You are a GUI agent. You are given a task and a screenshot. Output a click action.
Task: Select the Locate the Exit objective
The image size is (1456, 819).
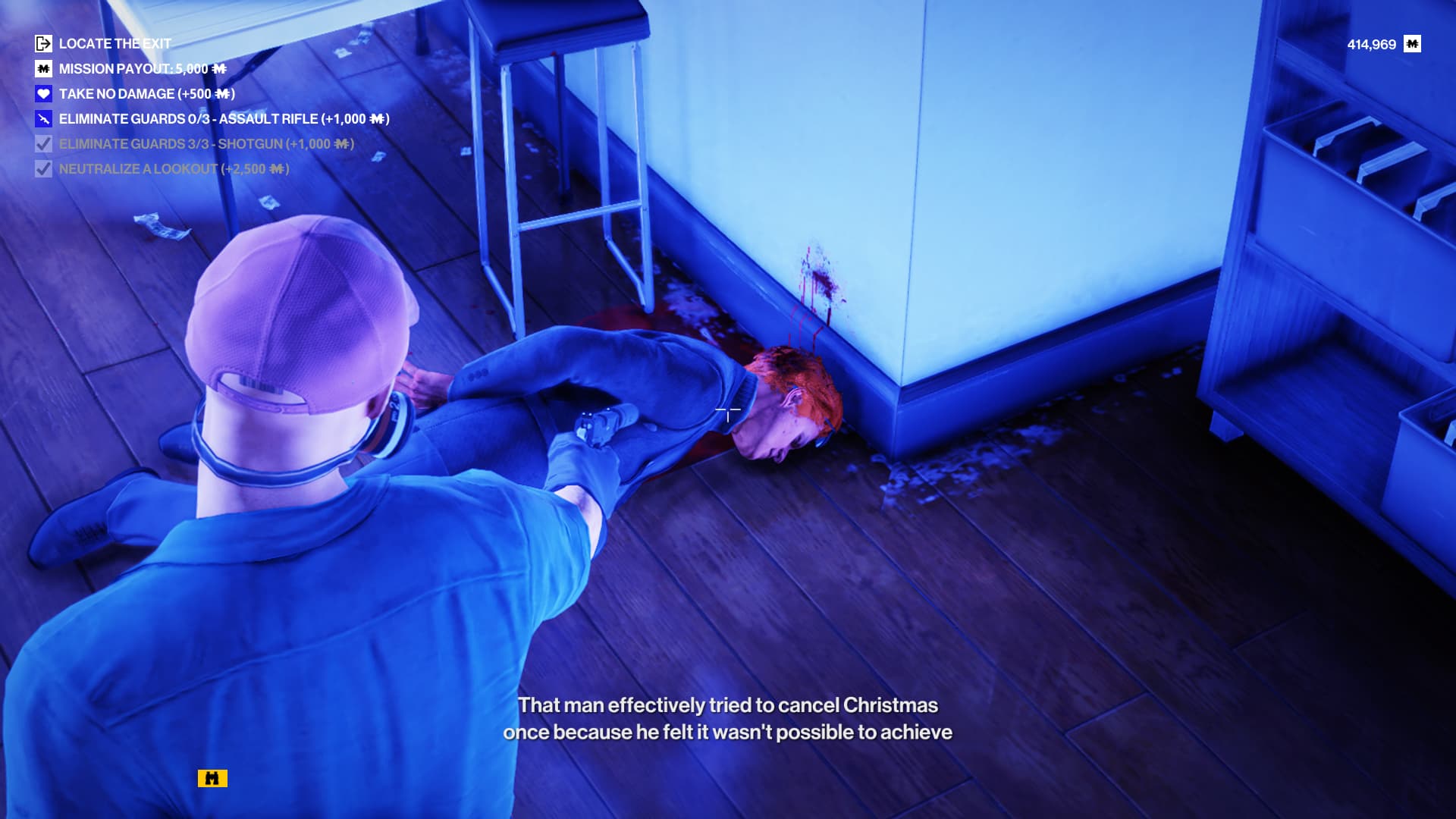click(115, 44)
